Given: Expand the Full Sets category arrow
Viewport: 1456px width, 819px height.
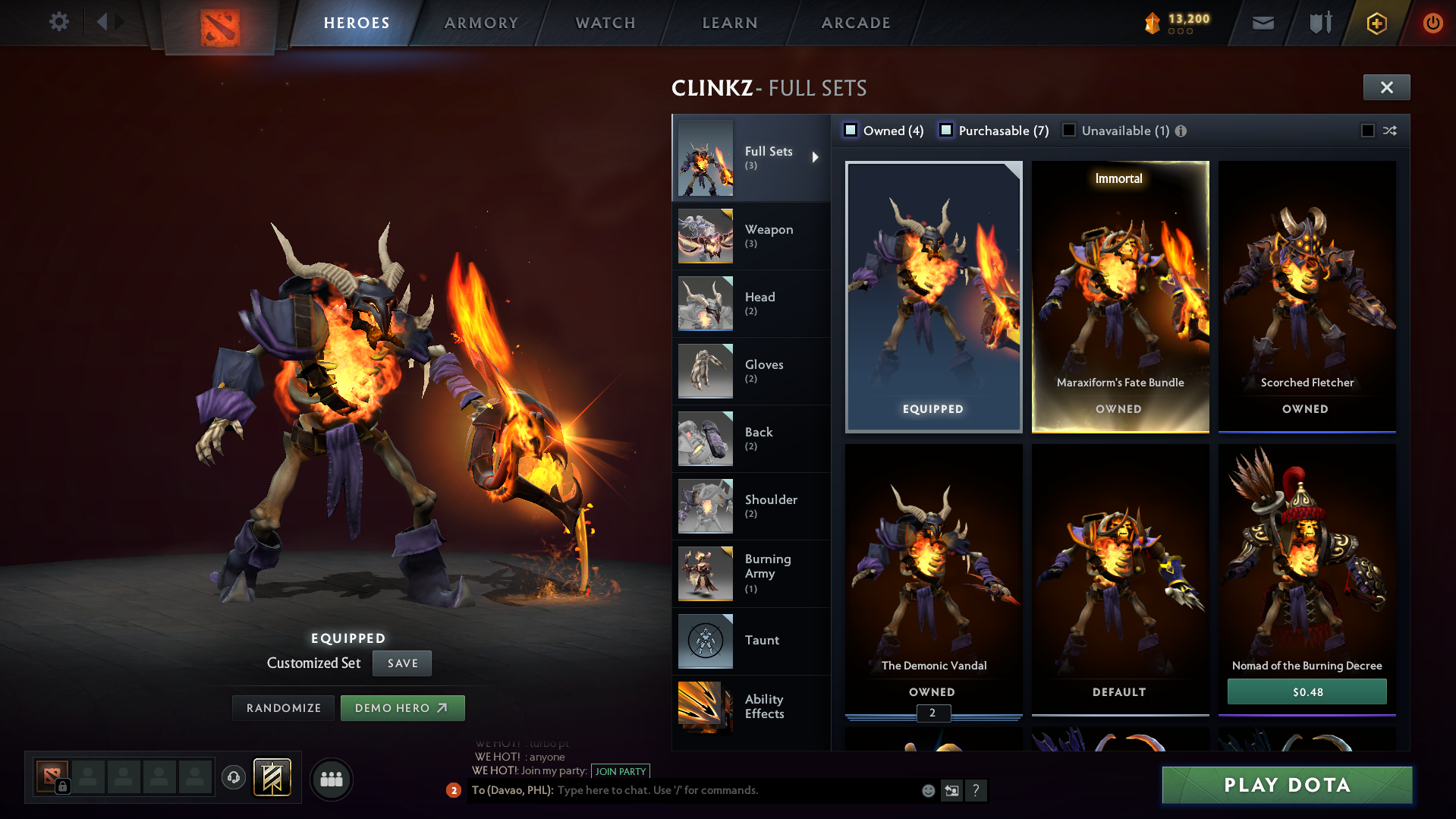Looking at the screenshot, I should 816,157.
